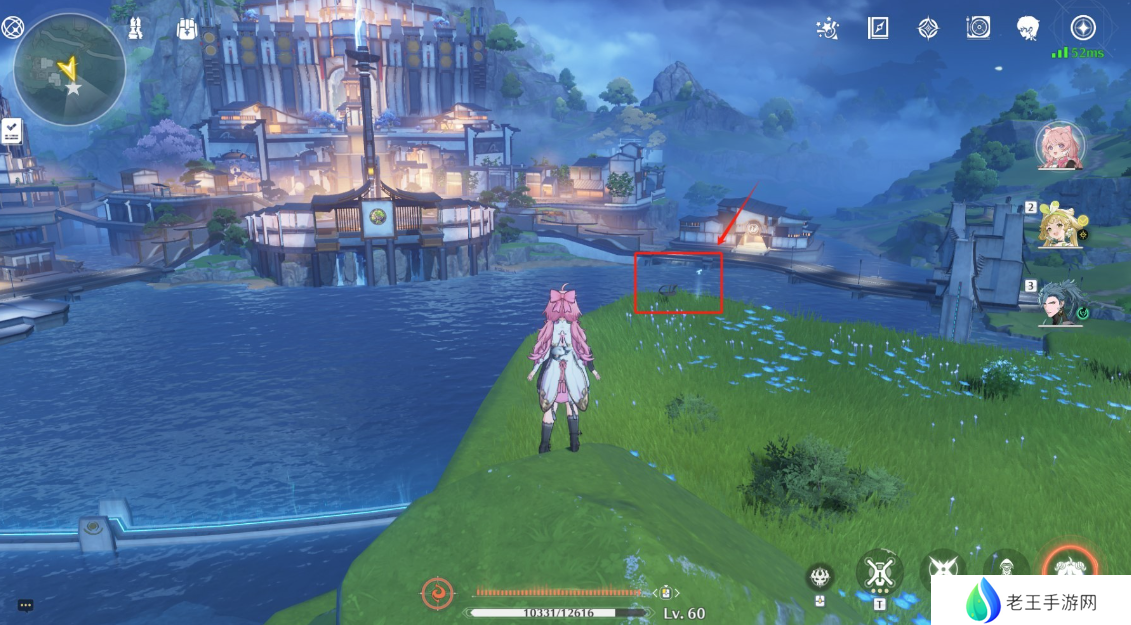Viewport: 1131px width, 625px height.
Task: Open the events sparkle stars icon
Action: [827, 29]
